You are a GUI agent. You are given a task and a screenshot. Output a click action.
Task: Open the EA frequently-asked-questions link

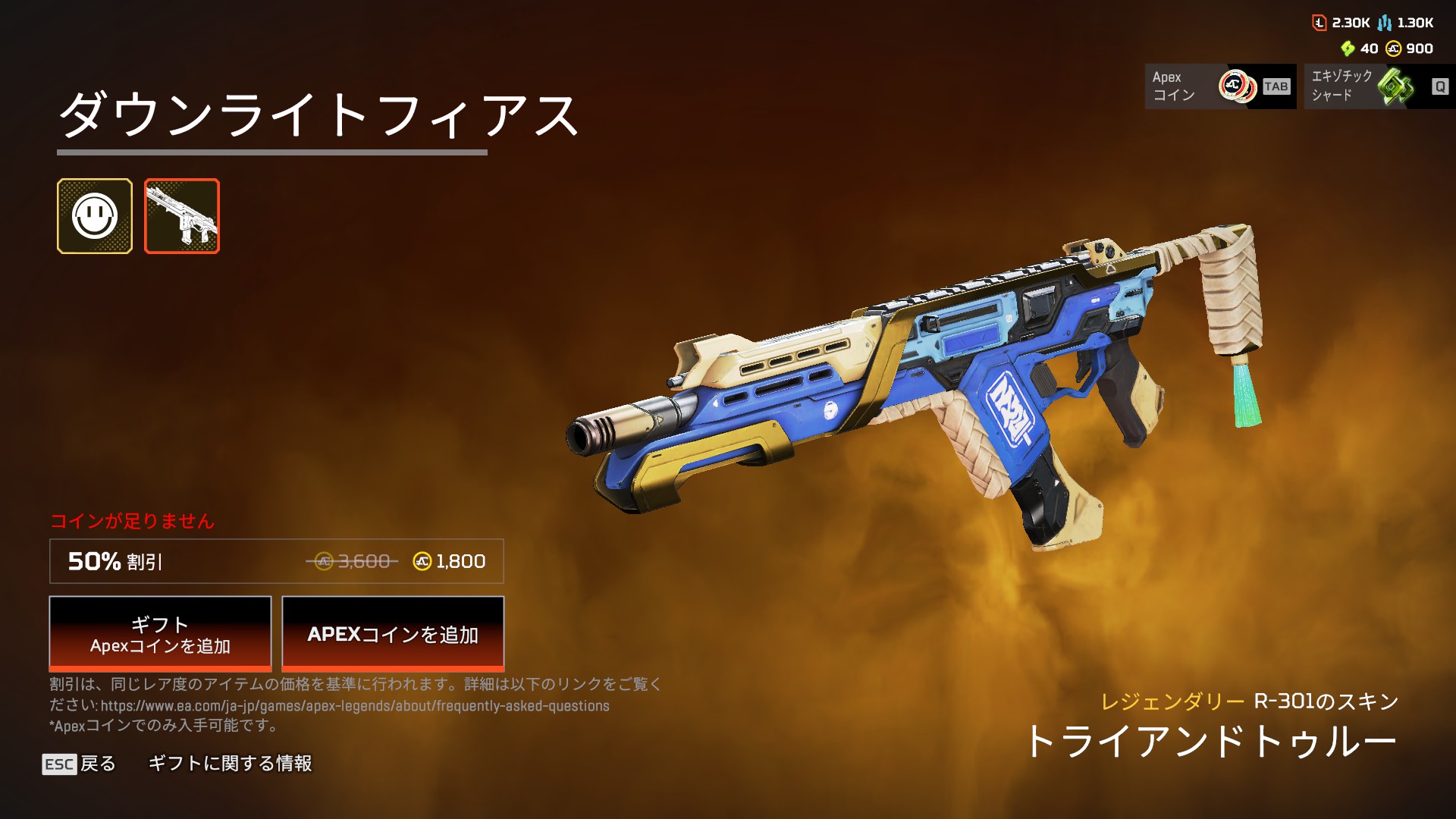pos(355,706)
